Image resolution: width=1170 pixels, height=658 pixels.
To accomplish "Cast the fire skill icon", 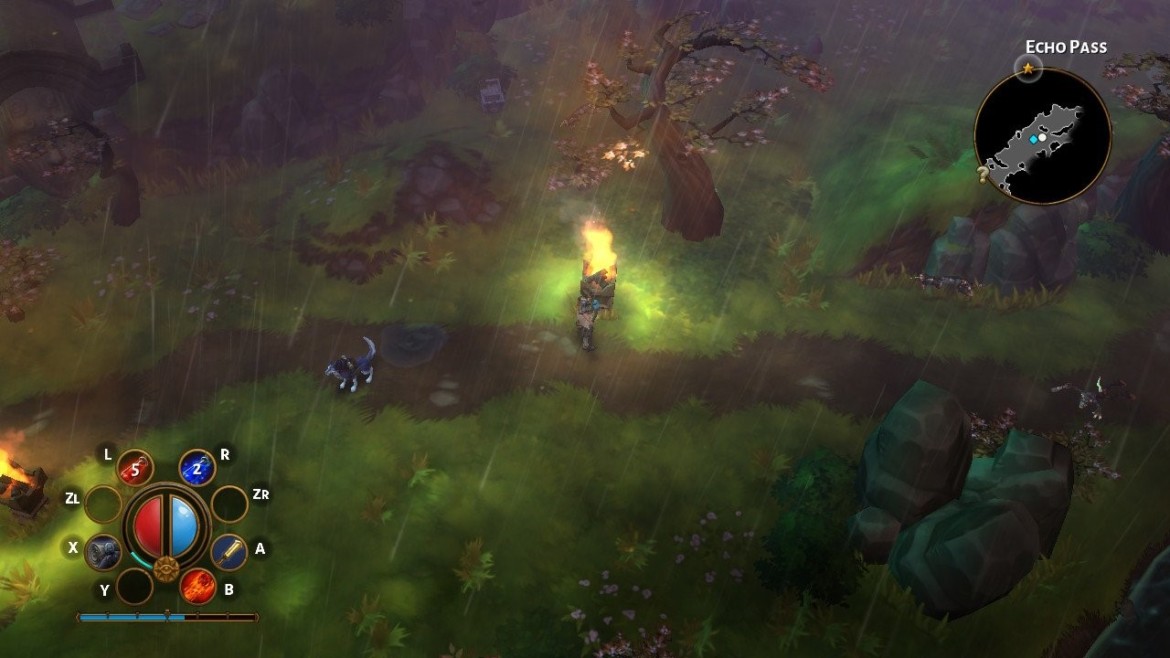I will pos(198,585).
